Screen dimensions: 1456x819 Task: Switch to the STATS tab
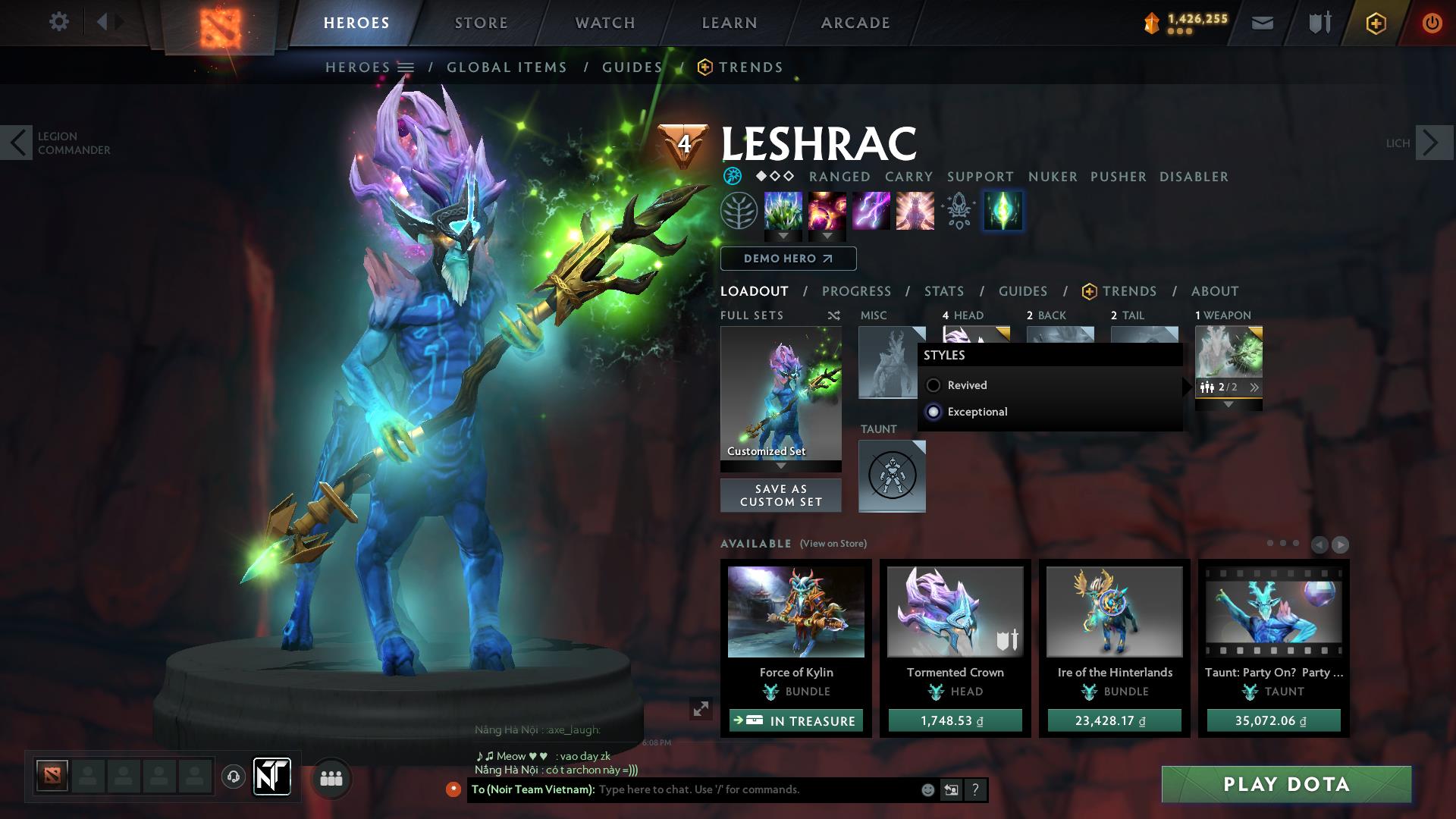[x=943, y=290]
